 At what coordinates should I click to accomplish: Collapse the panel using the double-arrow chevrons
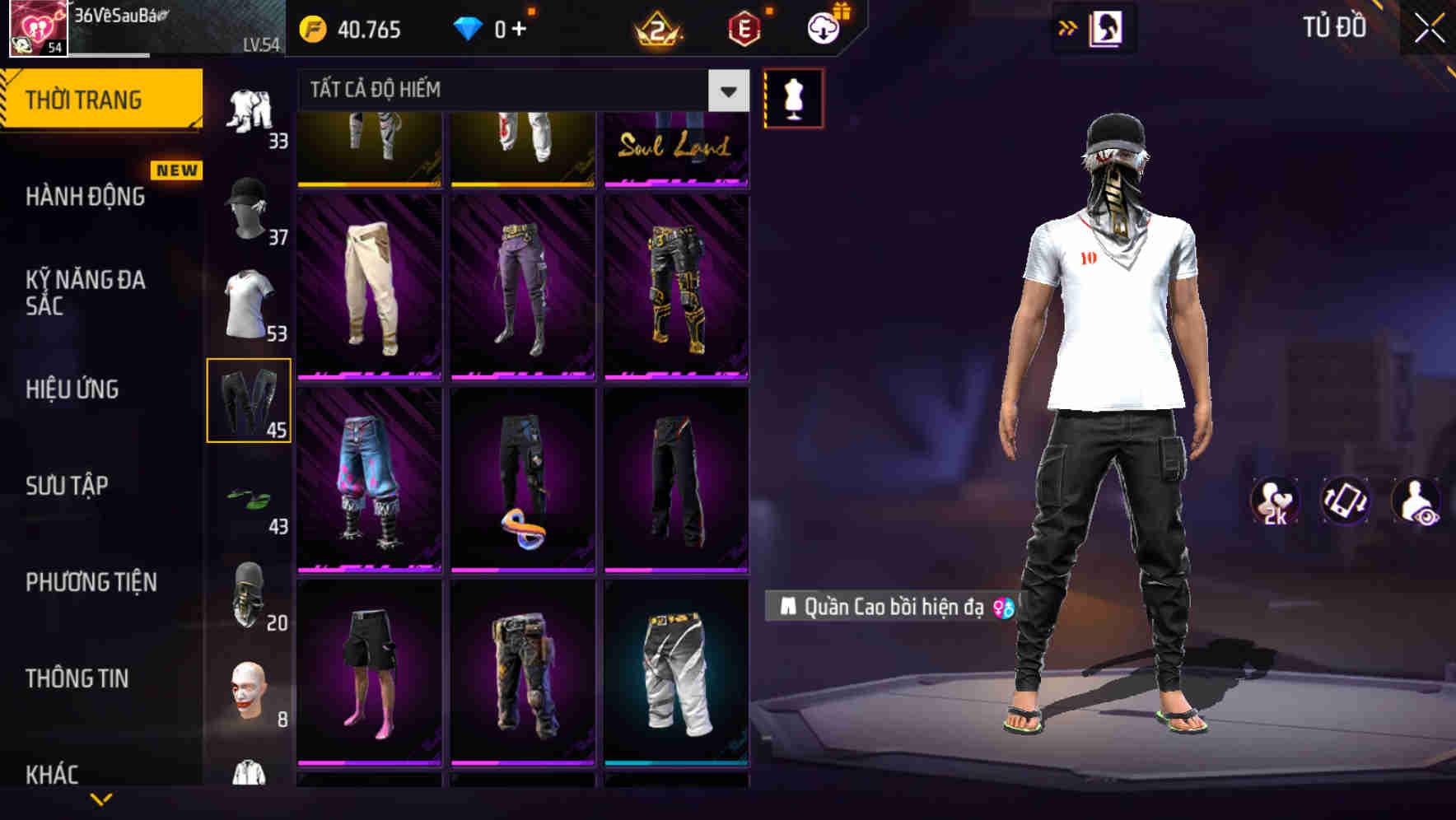pyautogui.click(x=1067, y=27)
